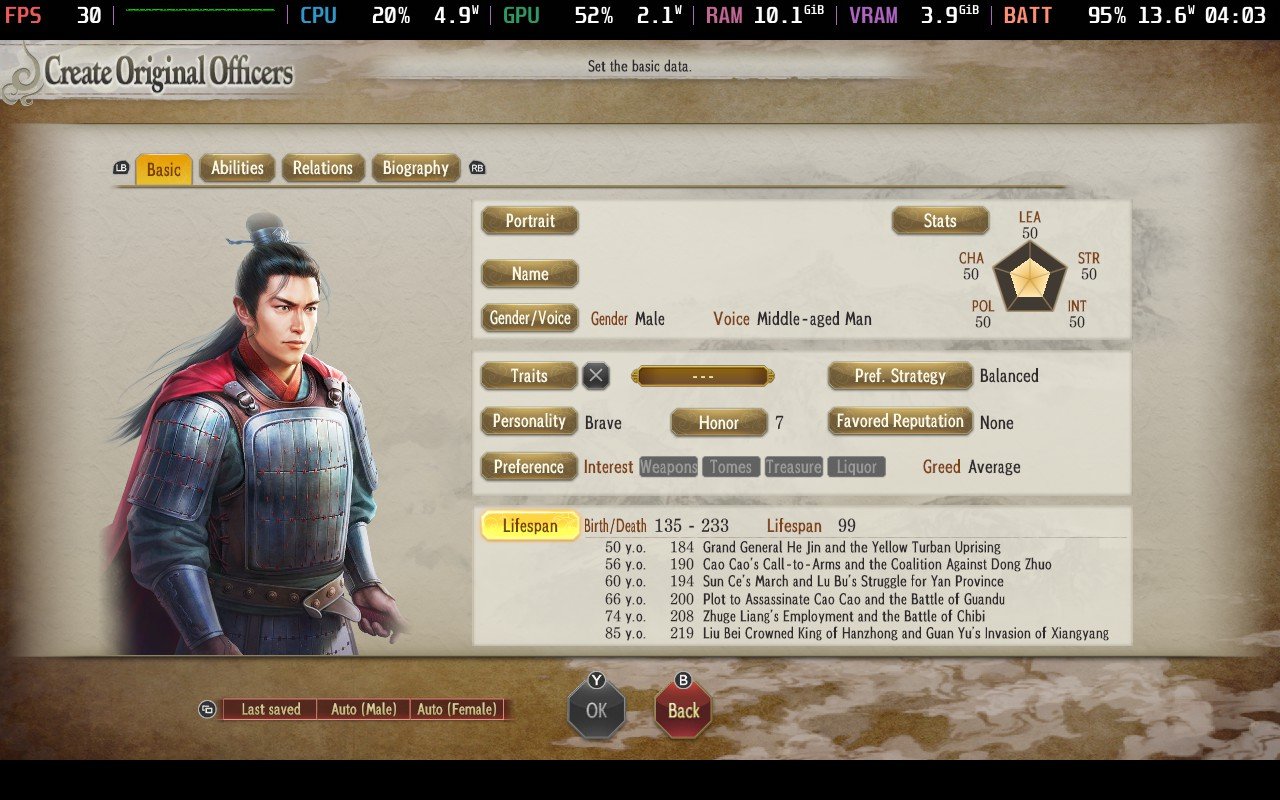The image size is (1280, 800).
Task: Open the Gender/Voice settings
Action: 529,318
